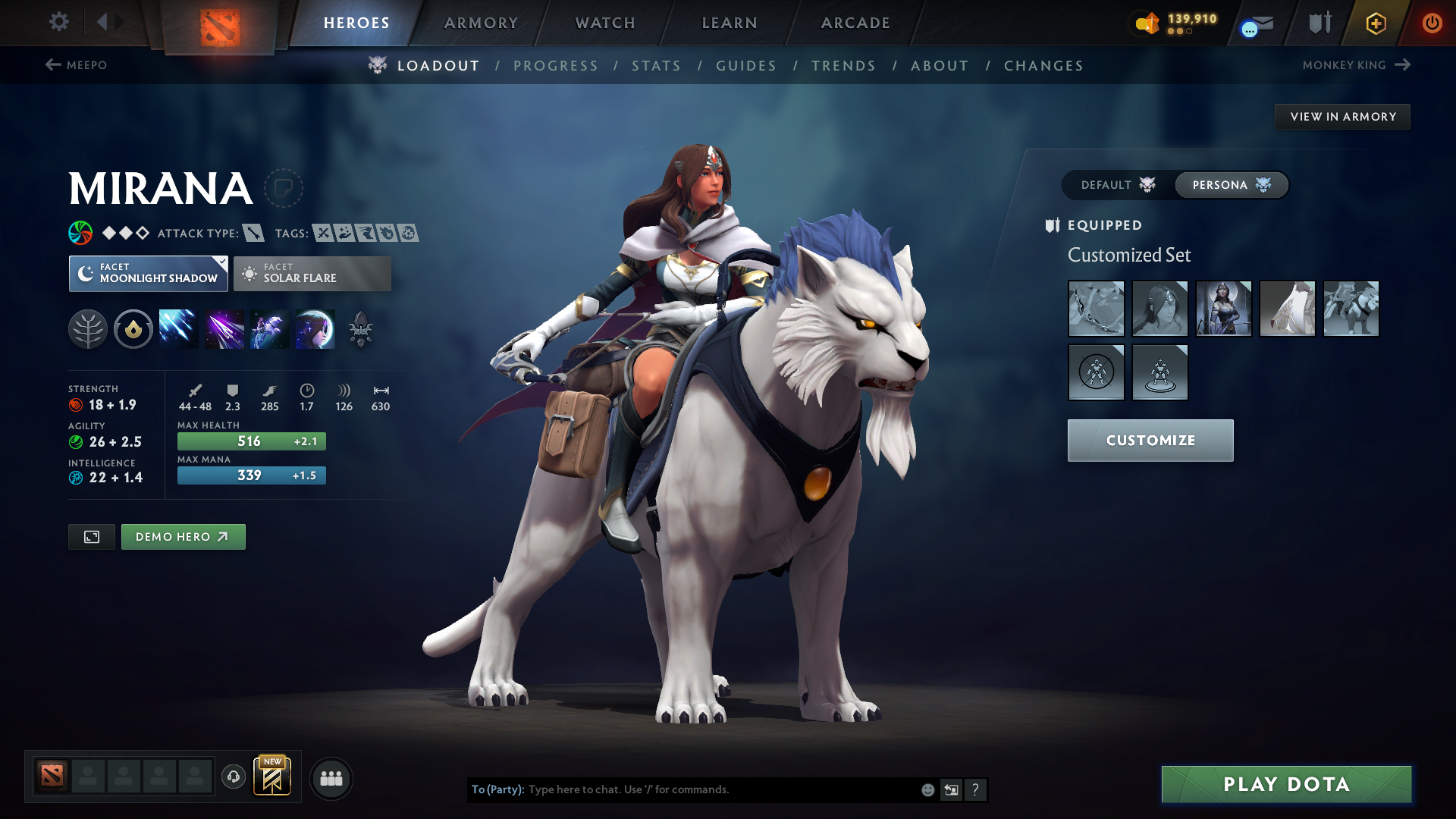Click View in Armory button
Screen dimensions: 1456x819
coord(1342,117)
